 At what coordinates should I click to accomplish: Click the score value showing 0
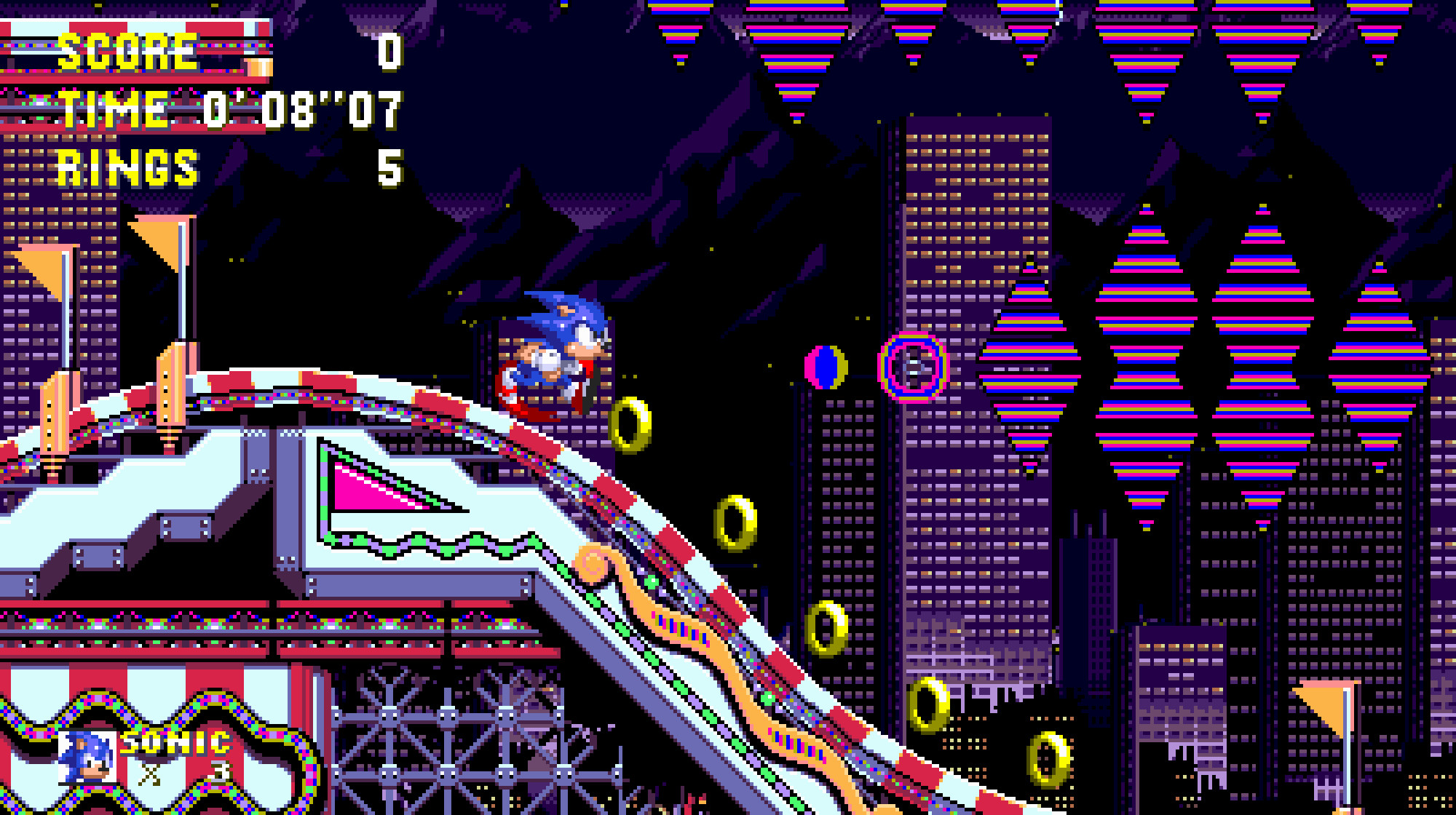(x=389, y=51)
